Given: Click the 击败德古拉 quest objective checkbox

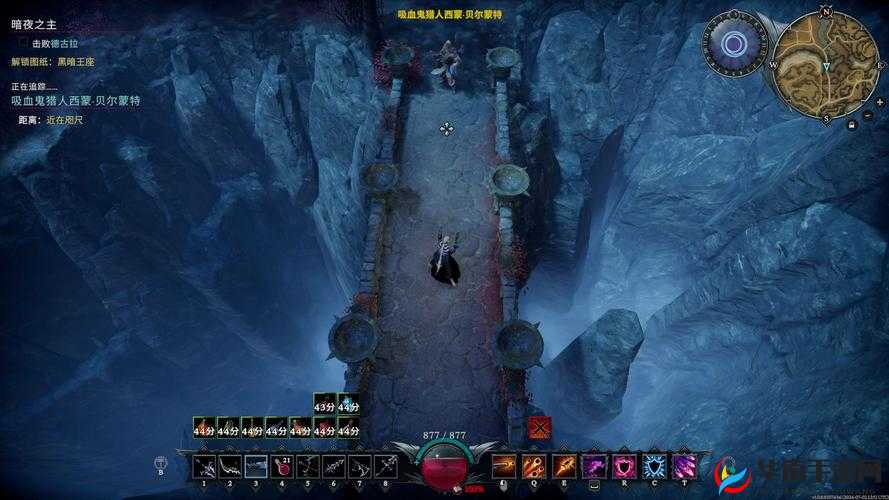Looking at the screenshot, I should pos(24,44).
